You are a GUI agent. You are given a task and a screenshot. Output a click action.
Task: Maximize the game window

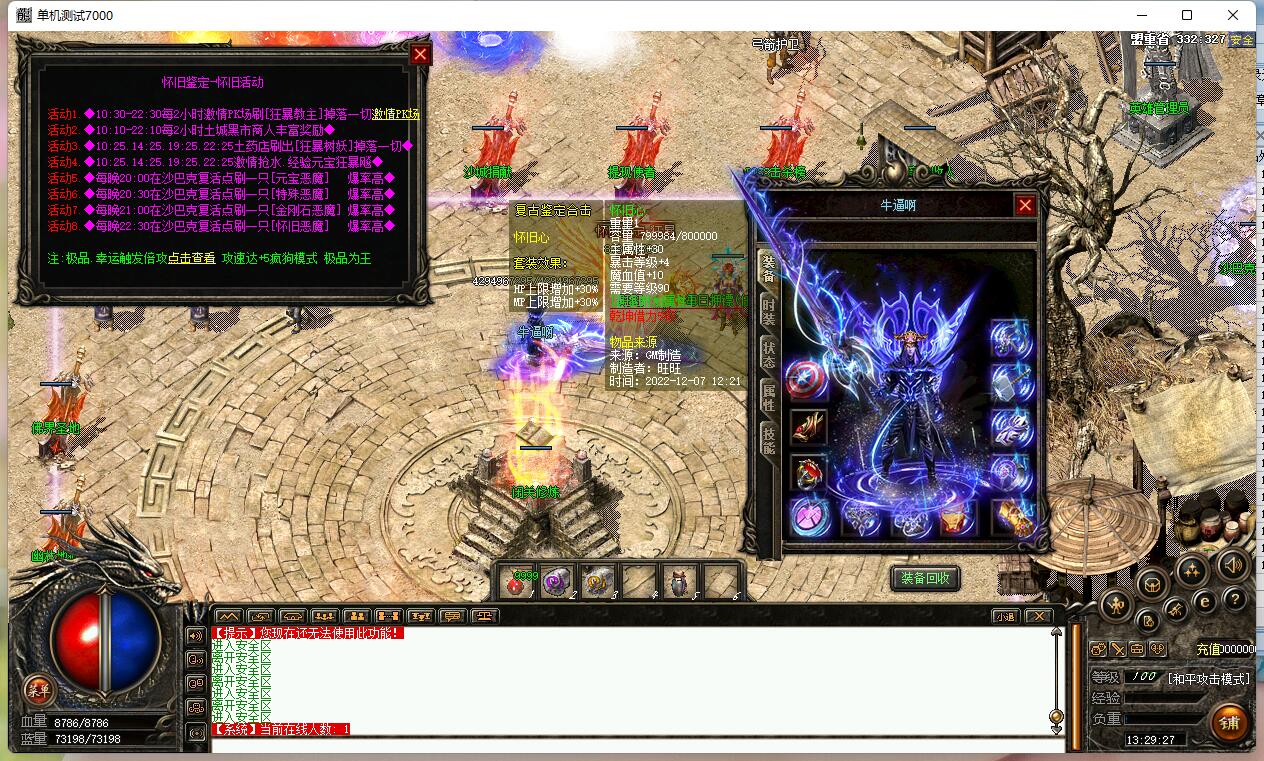pyautogui.click(x=1187, y=15)
